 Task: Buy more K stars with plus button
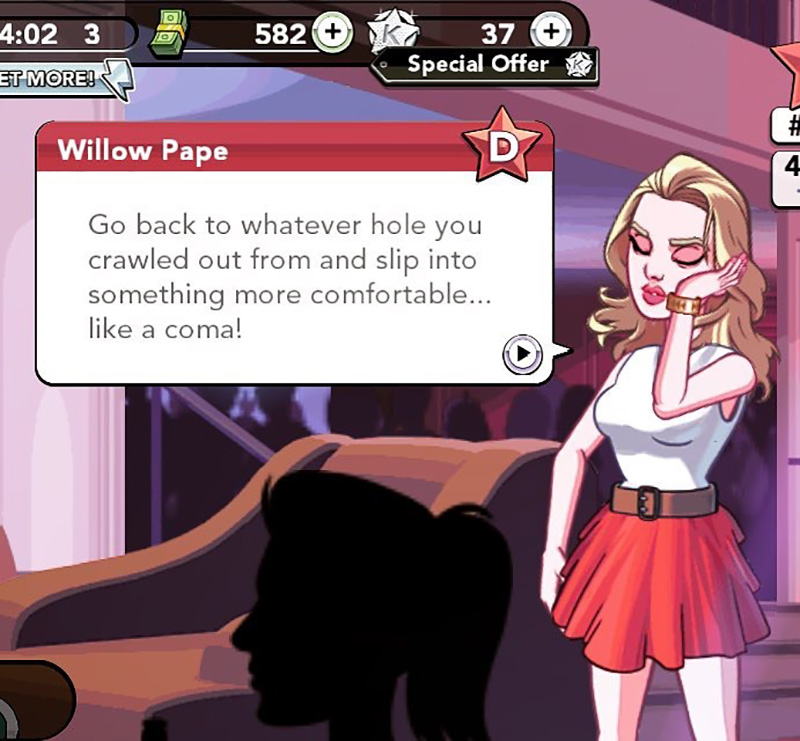[550, 32]
